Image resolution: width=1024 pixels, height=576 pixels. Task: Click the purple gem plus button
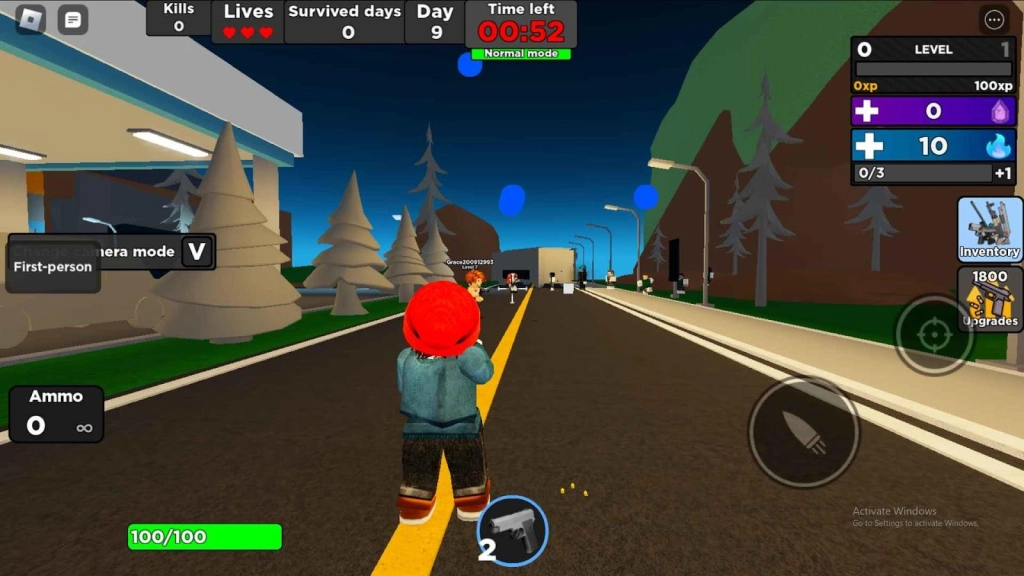click(x=868, y=111)
